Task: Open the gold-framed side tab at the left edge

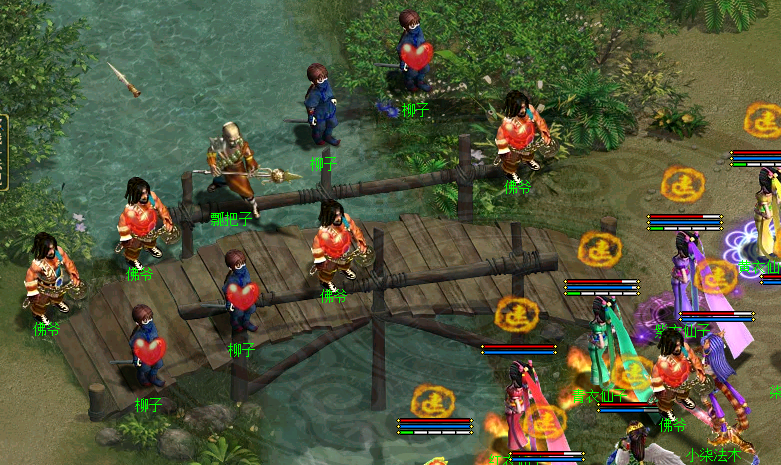Action: point(3,152)
